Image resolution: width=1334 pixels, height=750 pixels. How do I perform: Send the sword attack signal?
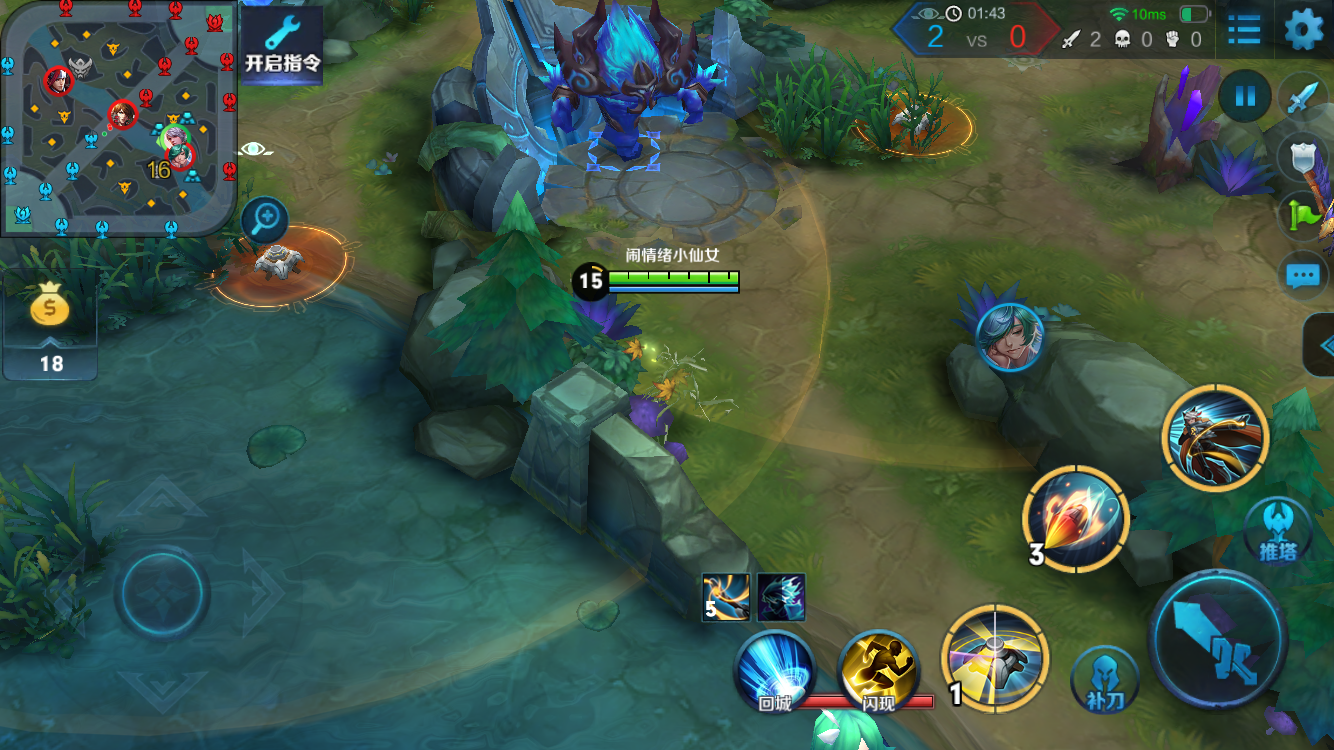point(1302,99)
